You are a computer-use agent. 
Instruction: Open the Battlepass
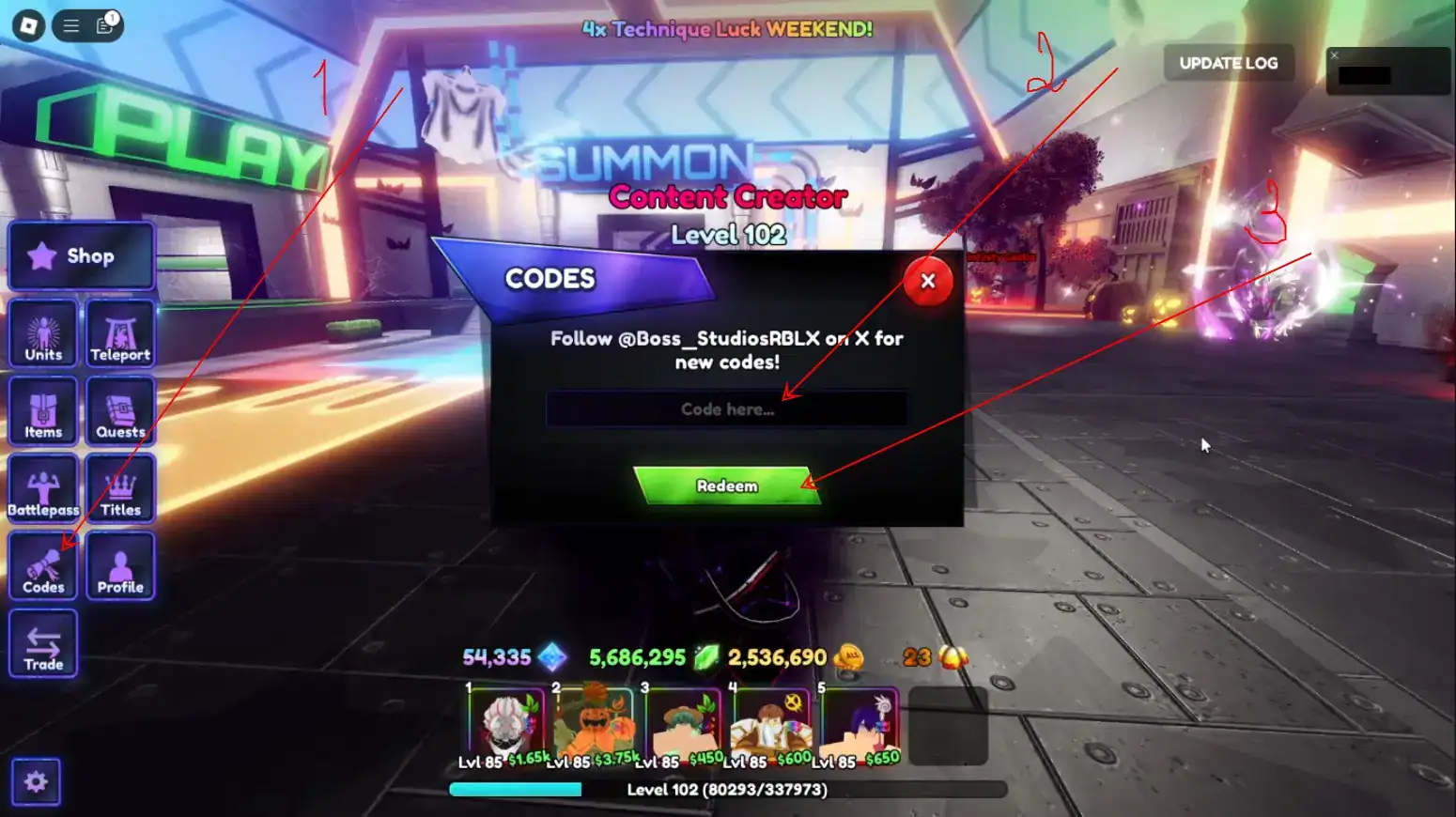[x=42, y=487]
